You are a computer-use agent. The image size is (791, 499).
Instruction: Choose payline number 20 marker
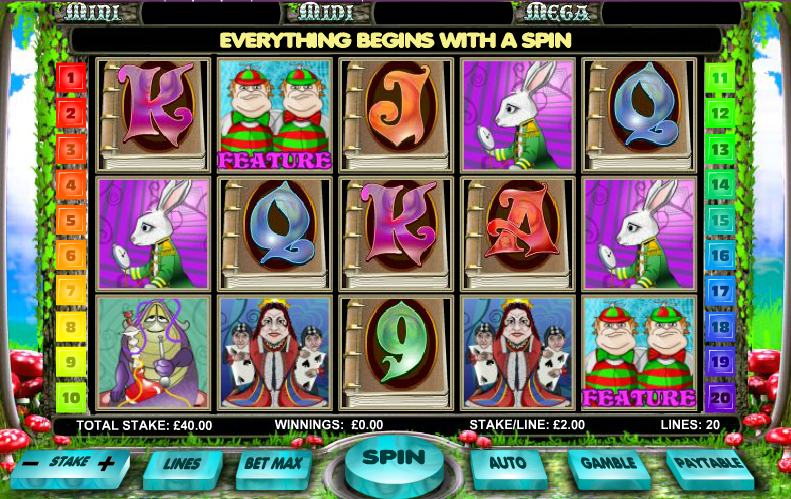click(720, 397)
